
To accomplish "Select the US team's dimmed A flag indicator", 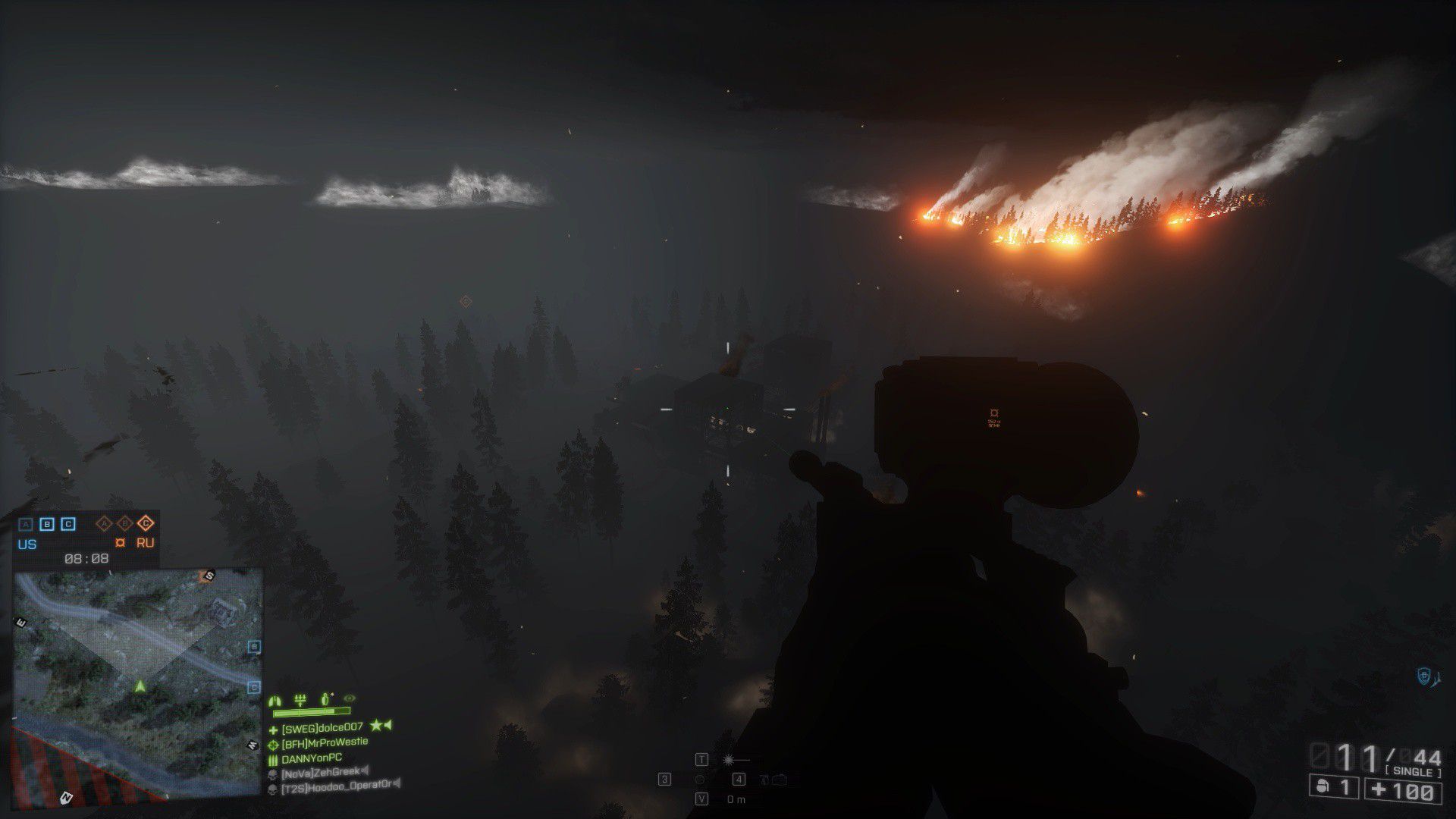I will pyautogui.click(x=26, y=523).
